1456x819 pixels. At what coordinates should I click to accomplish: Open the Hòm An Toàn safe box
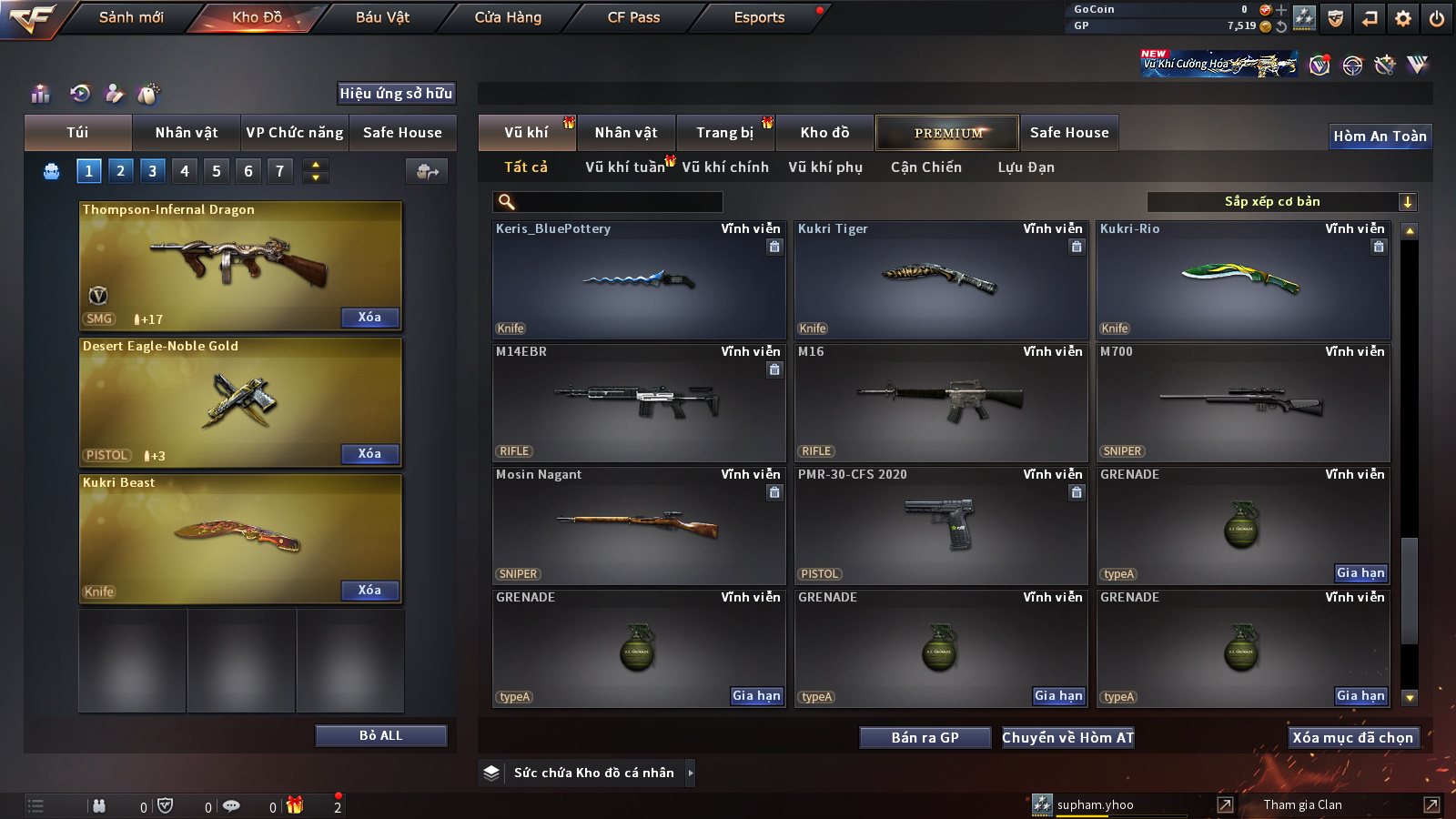[1380, 136]
